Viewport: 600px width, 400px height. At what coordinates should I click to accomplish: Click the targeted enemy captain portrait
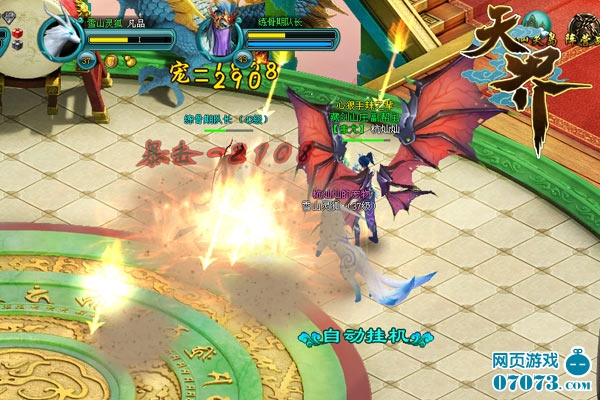pos(219,37)
